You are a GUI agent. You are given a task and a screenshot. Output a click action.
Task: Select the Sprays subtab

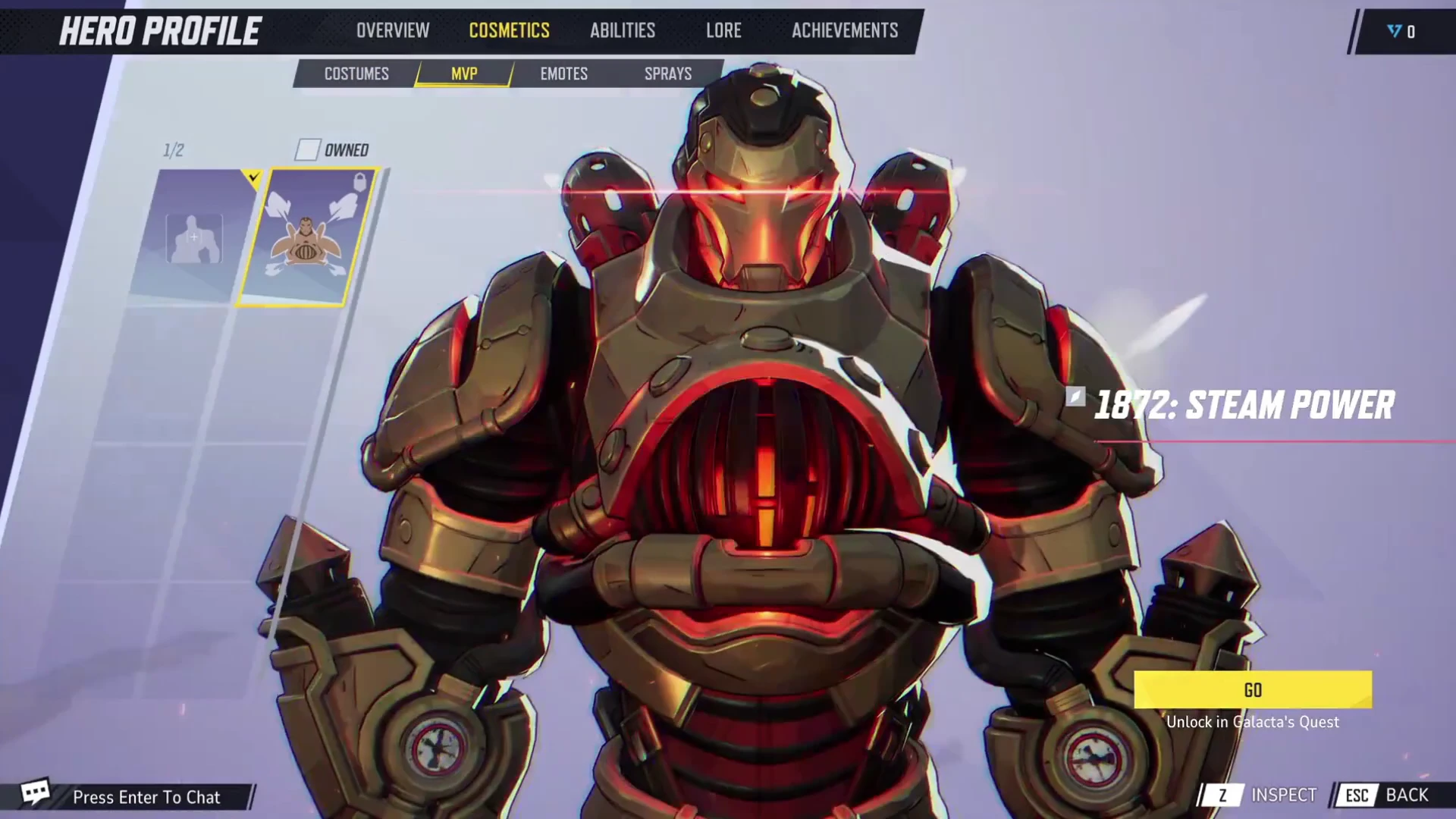click(667, 74)
